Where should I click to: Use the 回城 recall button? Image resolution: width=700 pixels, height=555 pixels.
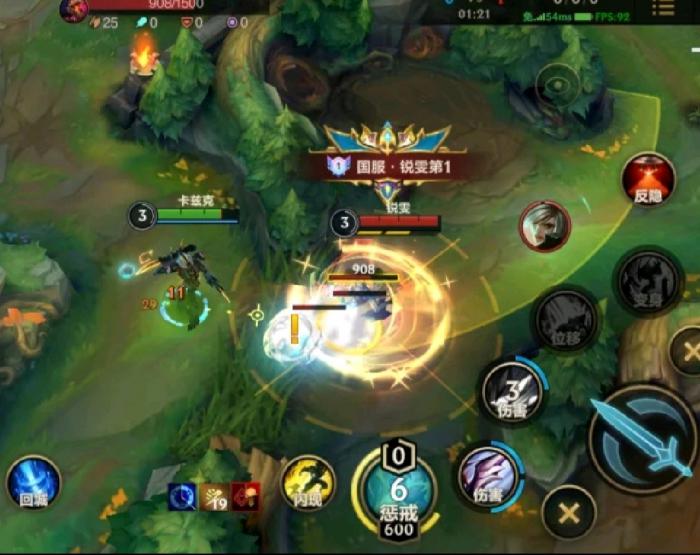pyautogui.click(x=33, y=483)
